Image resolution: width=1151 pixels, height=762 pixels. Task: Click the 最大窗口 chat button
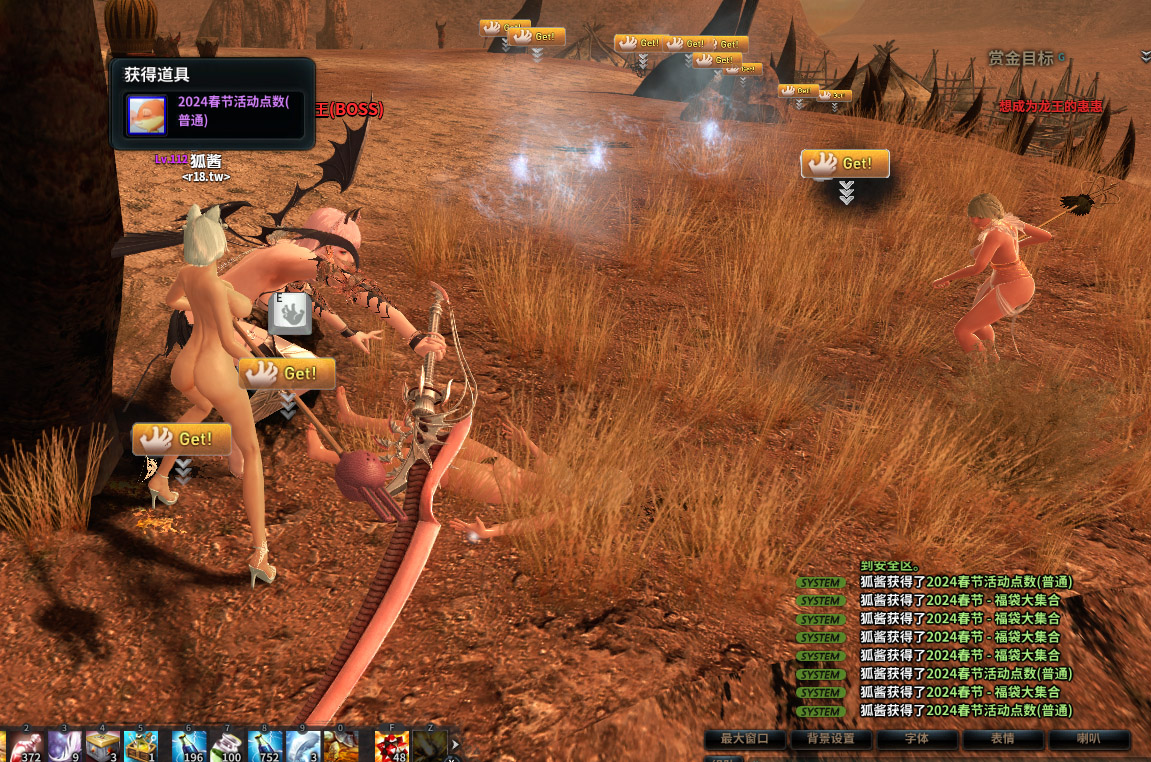coord(744,739)
